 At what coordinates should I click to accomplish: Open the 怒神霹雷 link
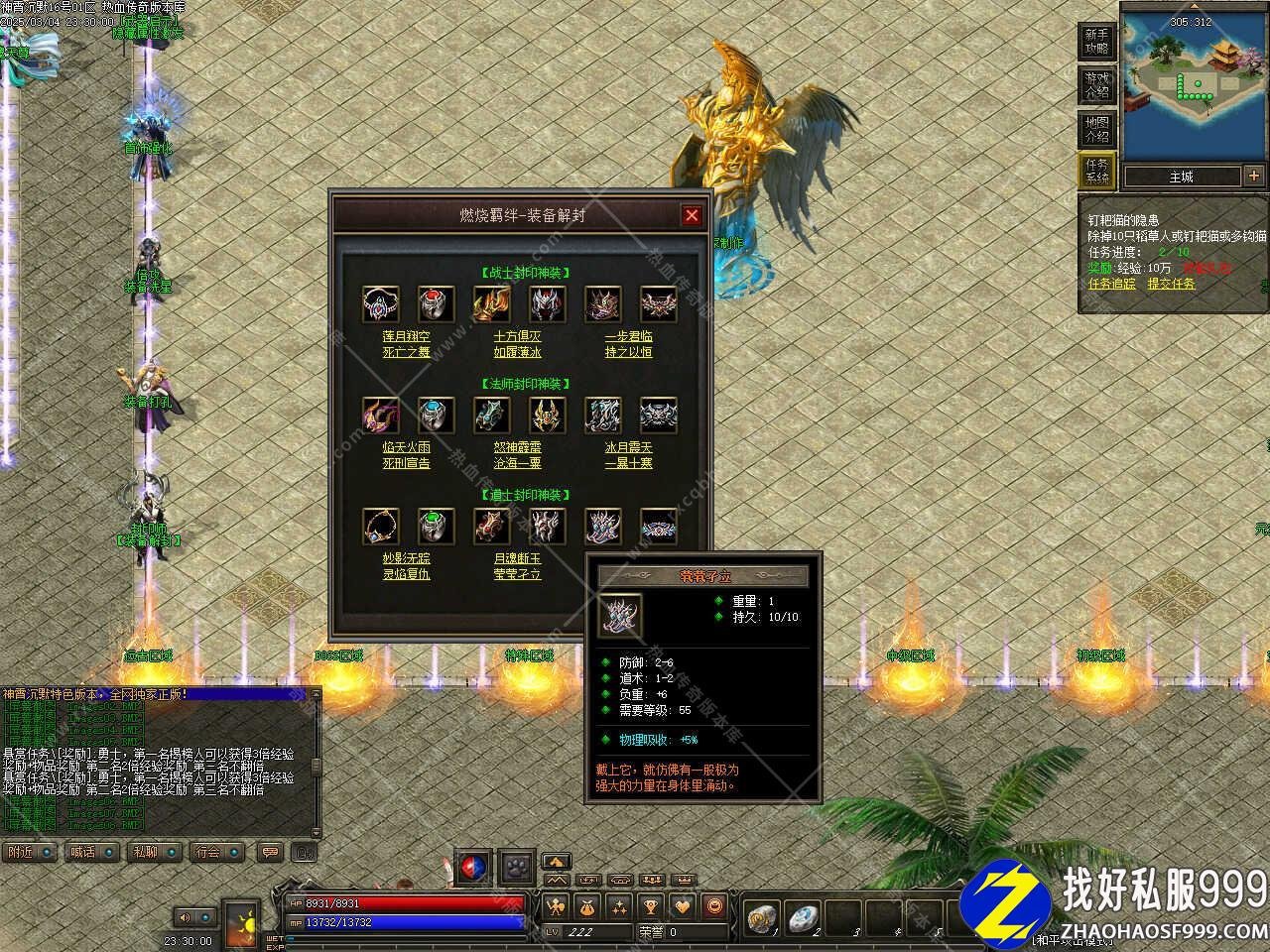tap(517, 447)
